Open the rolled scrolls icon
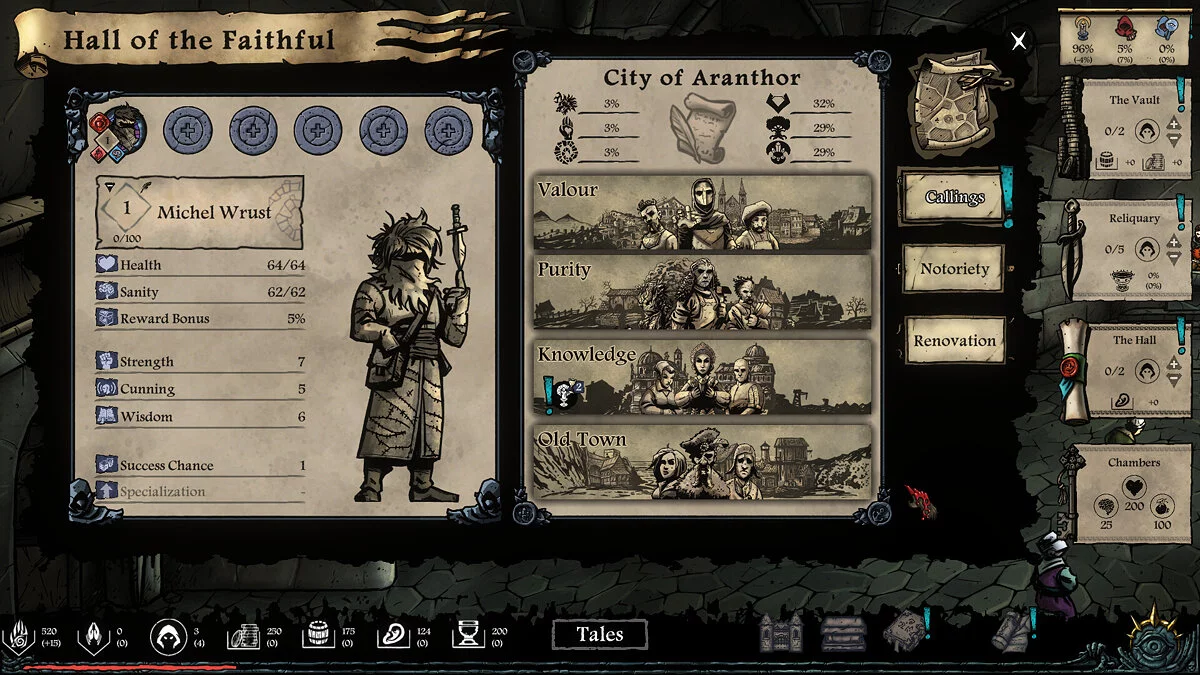1200x675 pixels. 1011,632
